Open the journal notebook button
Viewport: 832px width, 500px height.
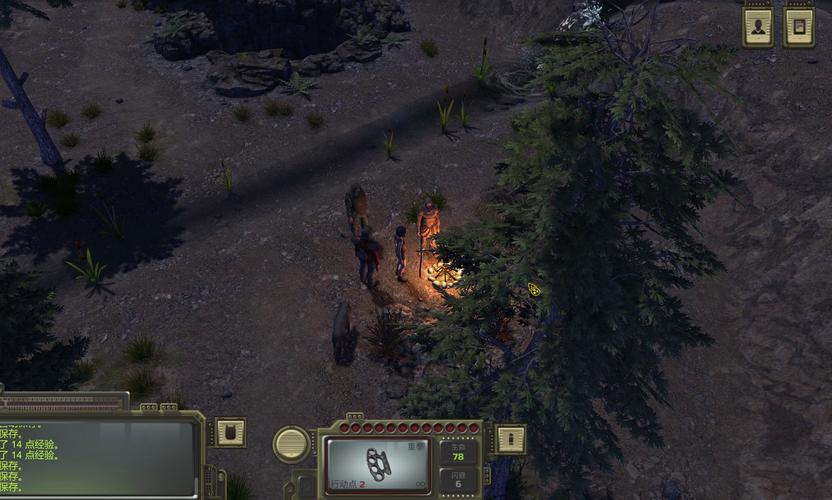(x=799, y=27)
